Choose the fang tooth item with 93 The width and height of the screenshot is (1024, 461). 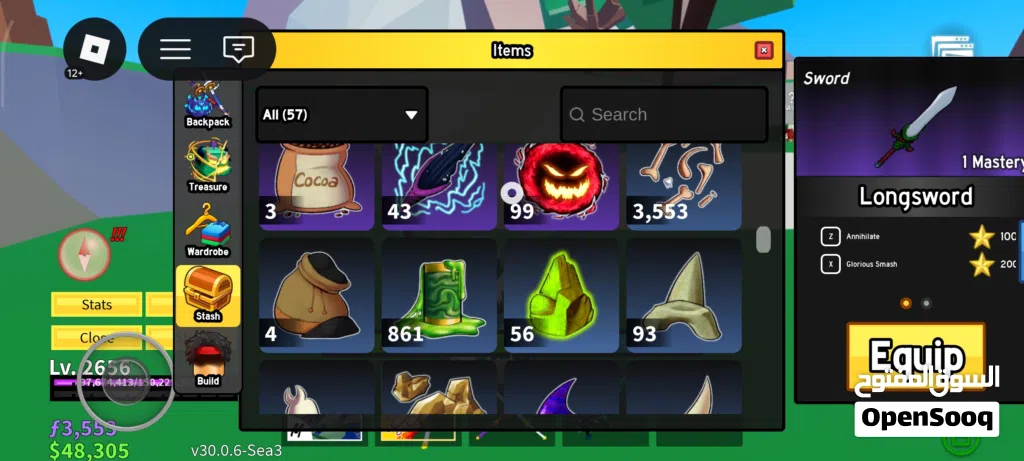[684, 295]
